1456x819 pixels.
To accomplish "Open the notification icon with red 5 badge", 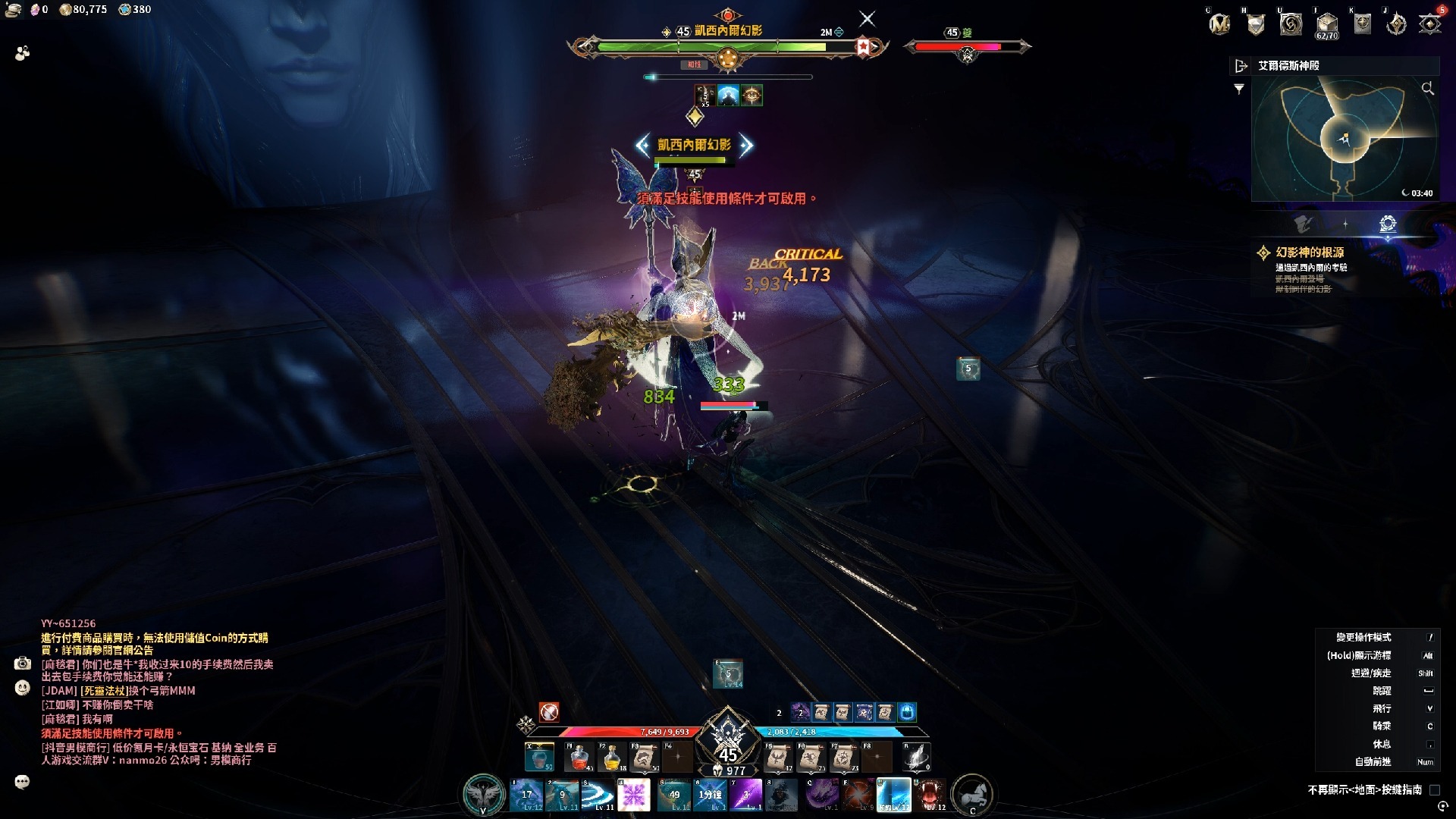I will point(1430,24).
